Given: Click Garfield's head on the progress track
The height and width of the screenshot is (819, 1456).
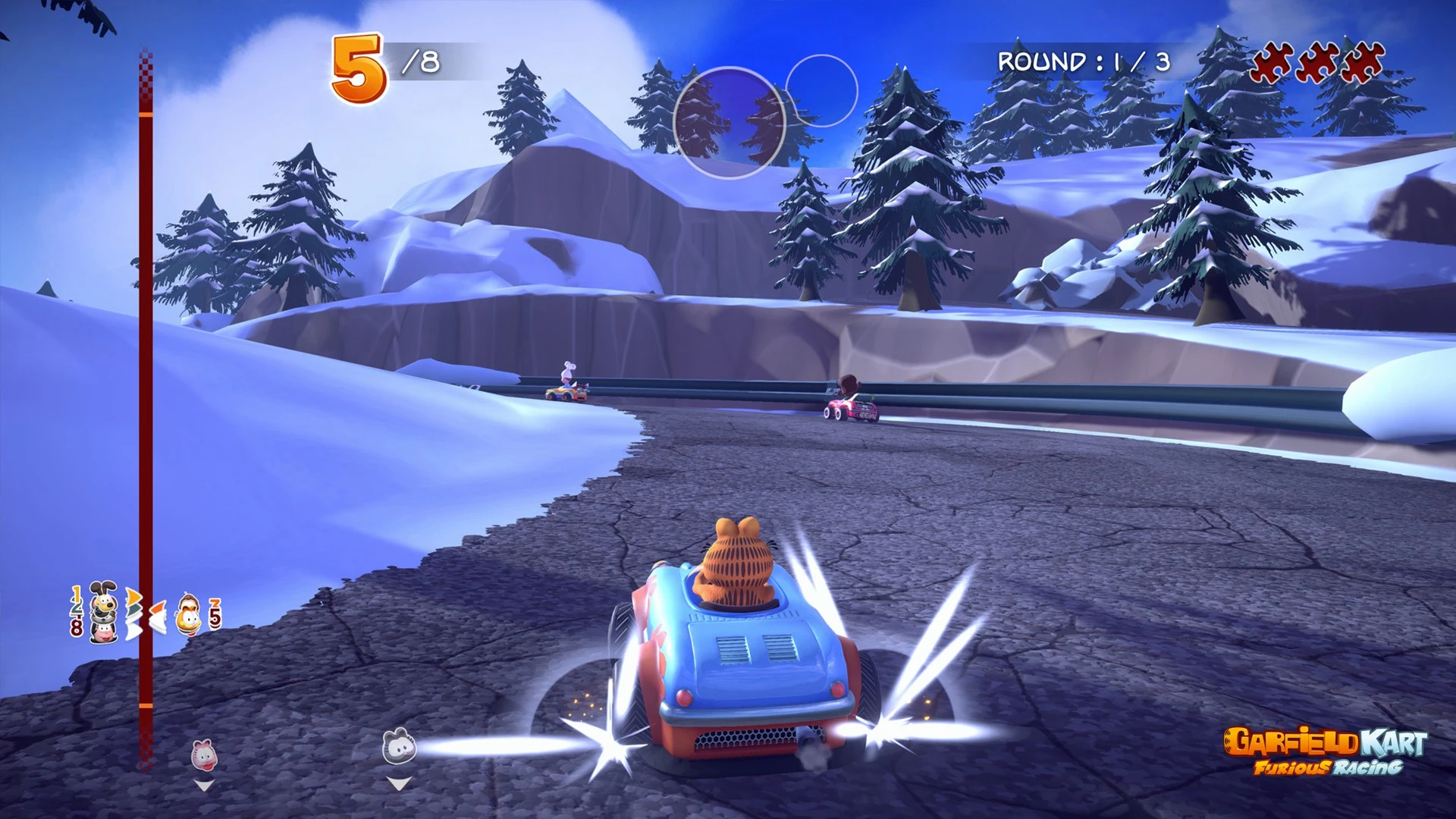Looking at the screenshot, I should [188, 614].
